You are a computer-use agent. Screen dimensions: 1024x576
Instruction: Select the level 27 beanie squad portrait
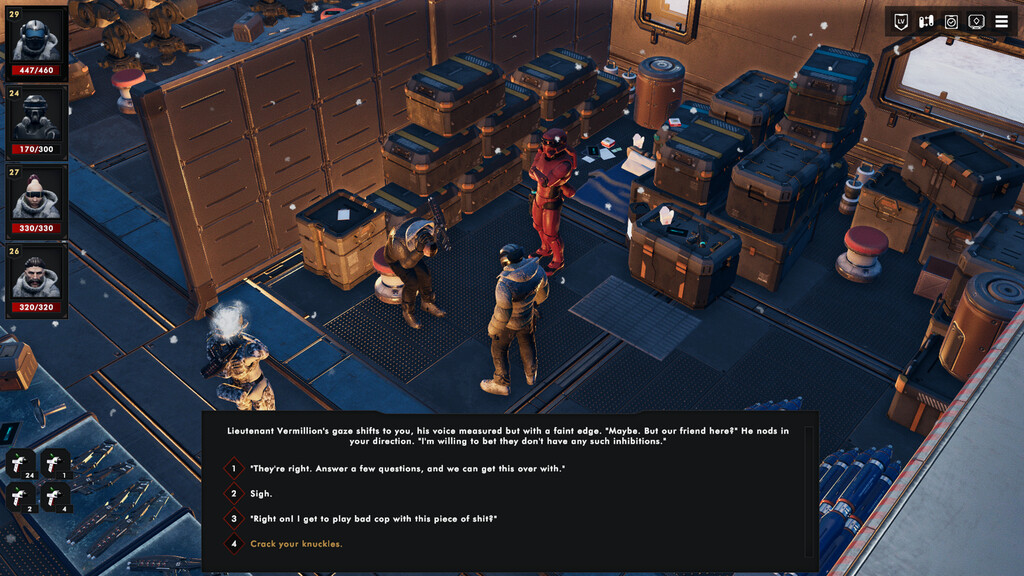36,200
